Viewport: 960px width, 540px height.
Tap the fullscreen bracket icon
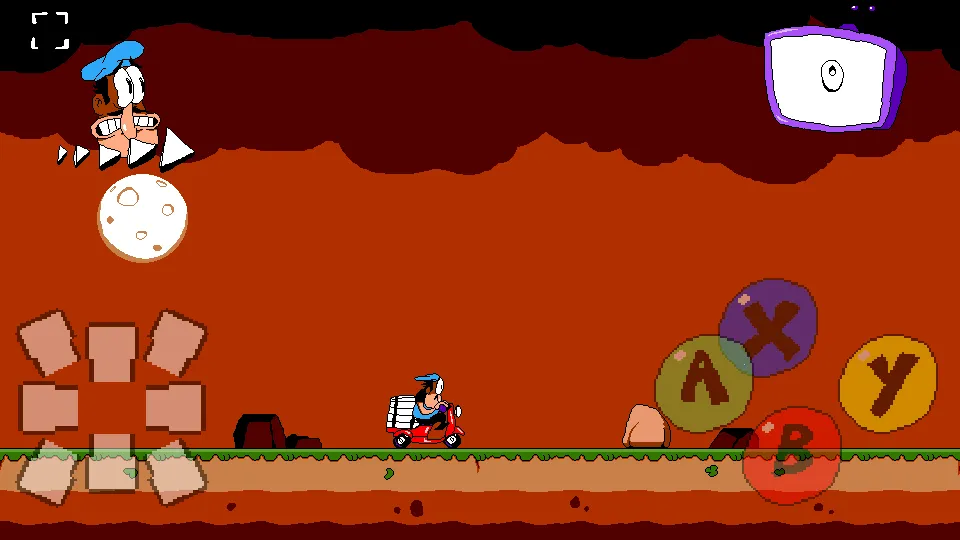click(50, 30)
